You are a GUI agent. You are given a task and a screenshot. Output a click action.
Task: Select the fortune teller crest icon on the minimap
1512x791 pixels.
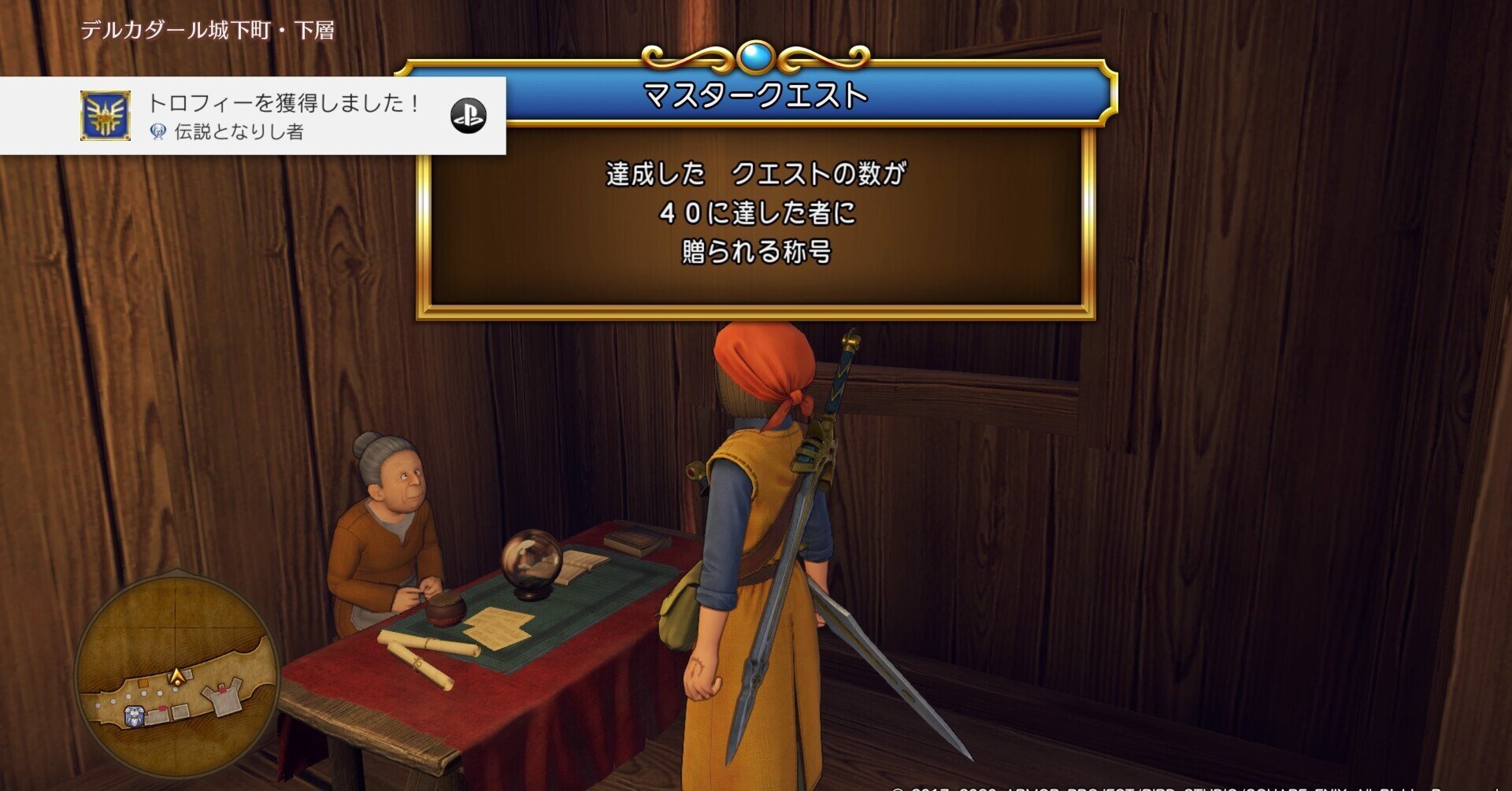pos(133,716)
